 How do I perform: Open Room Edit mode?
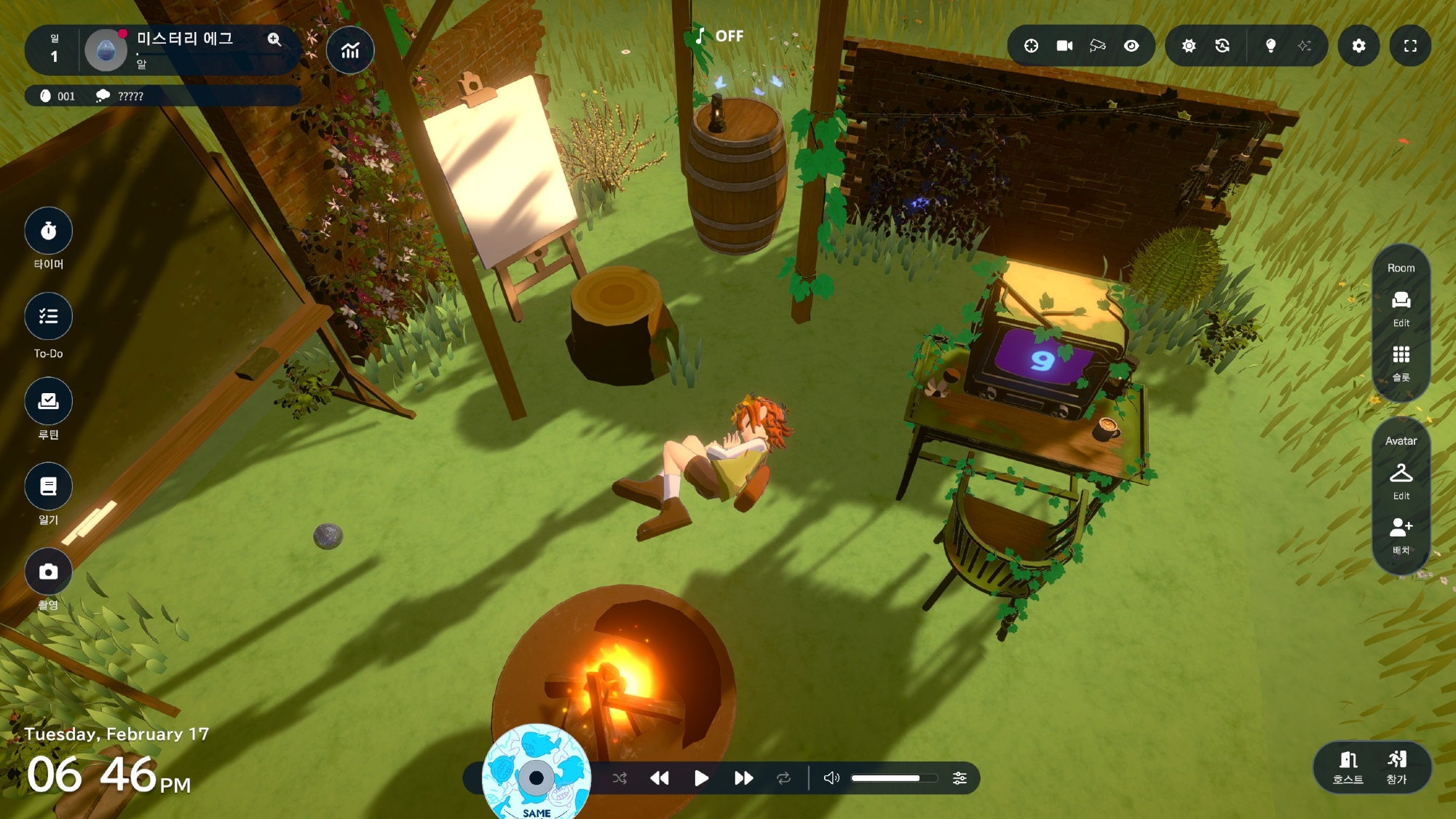tap(1401, 306)
